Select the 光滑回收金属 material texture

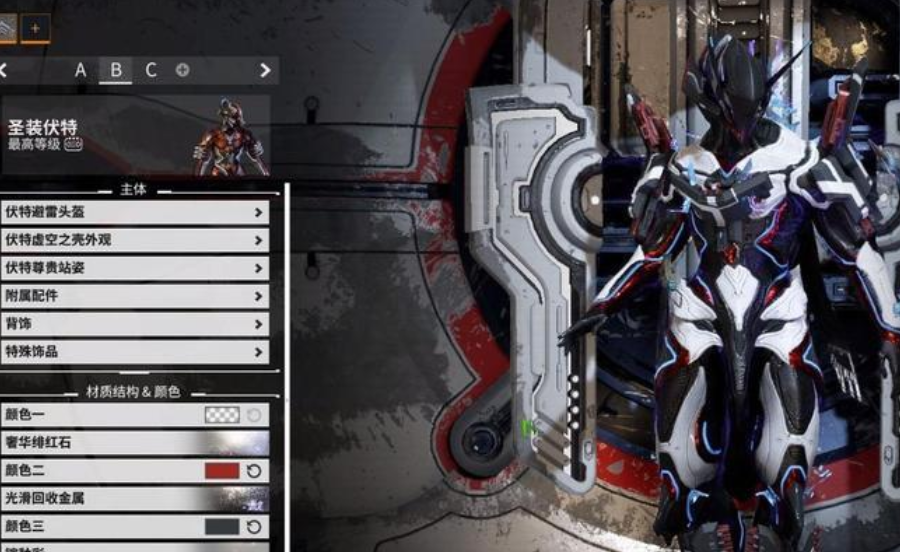click(x=135, y=498)
